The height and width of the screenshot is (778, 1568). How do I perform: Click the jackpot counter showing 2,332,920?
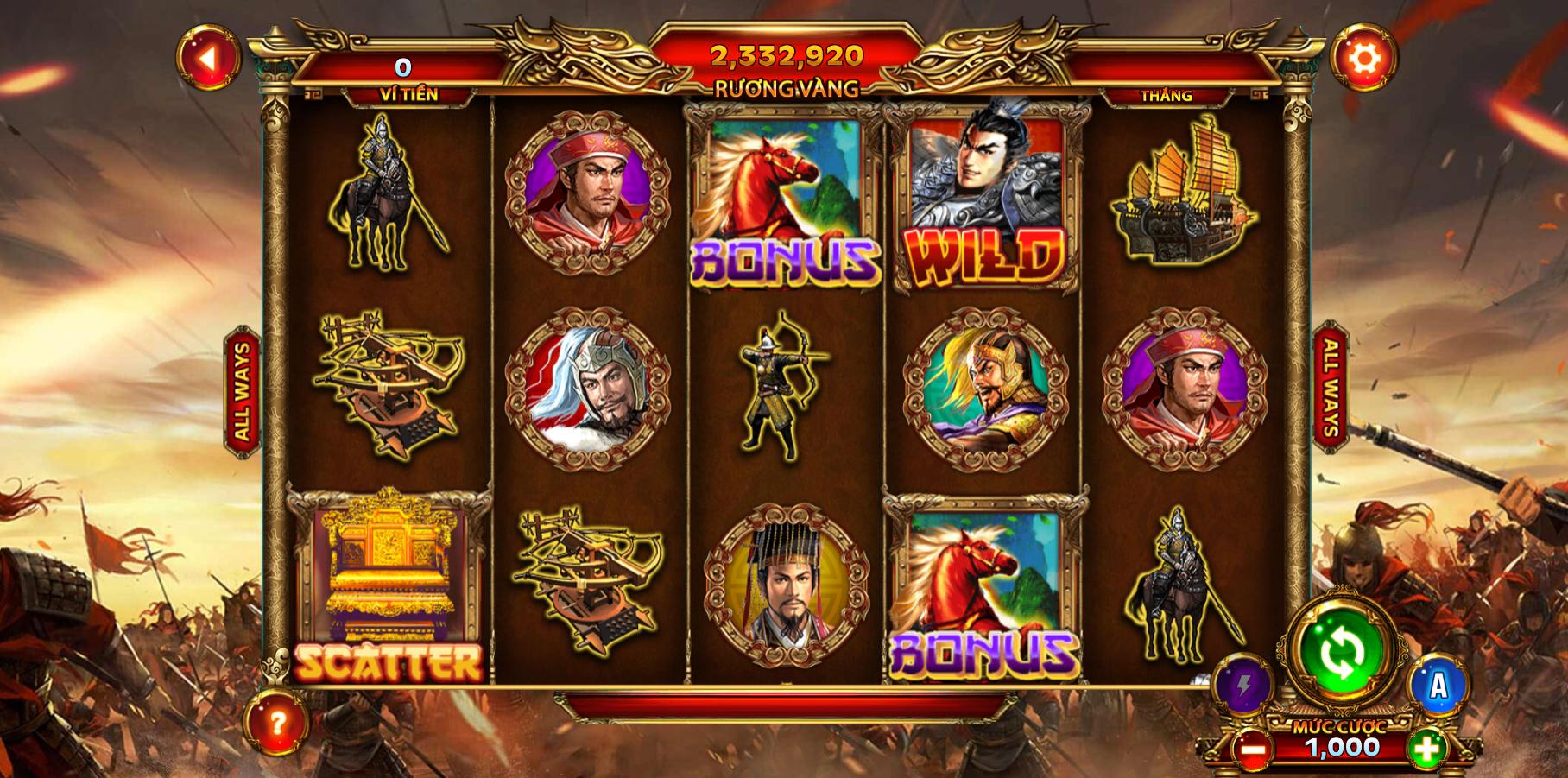pos(785,59)
